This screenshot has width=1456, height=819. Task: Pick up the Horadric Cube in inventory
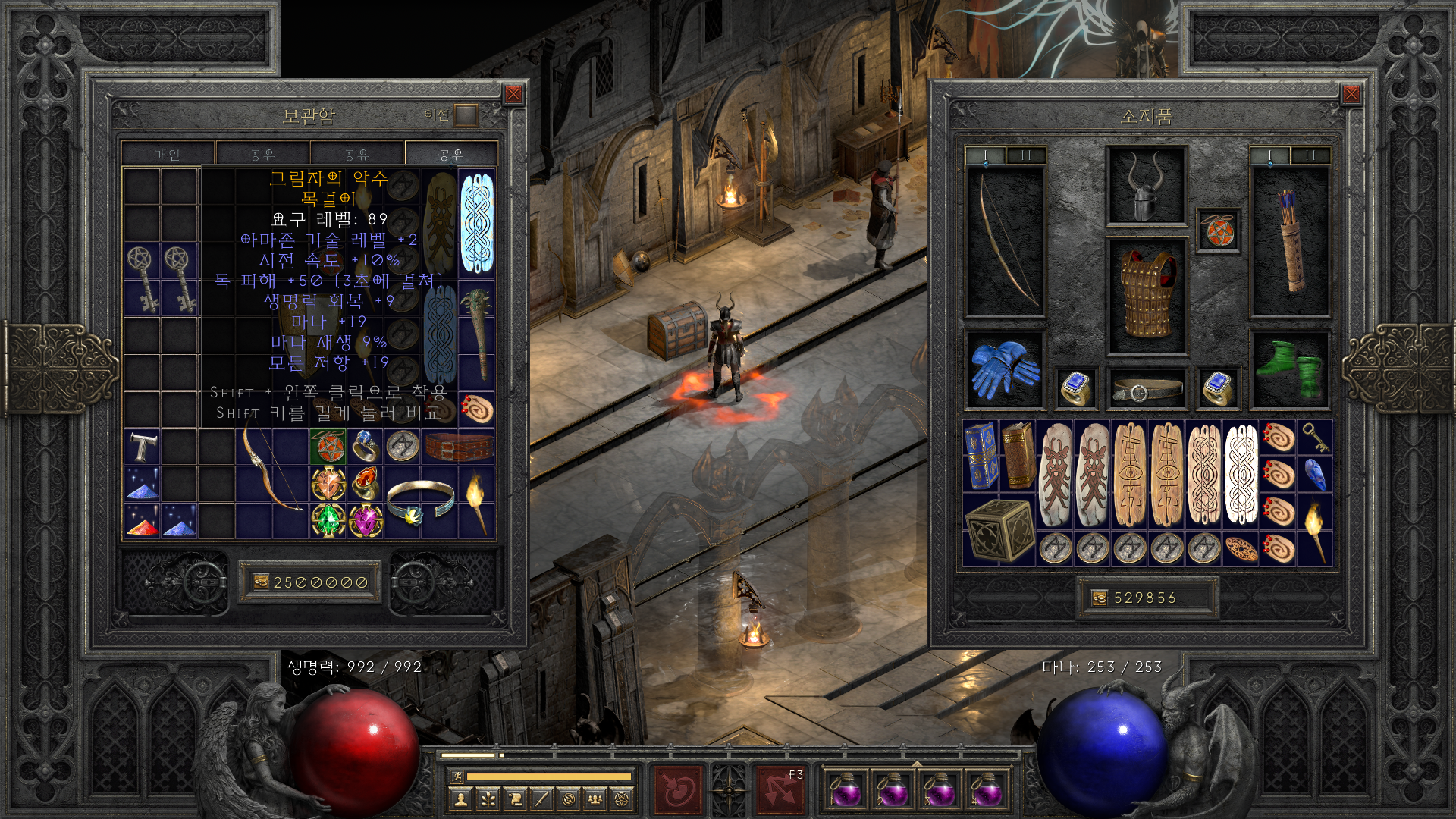(999, 530)
